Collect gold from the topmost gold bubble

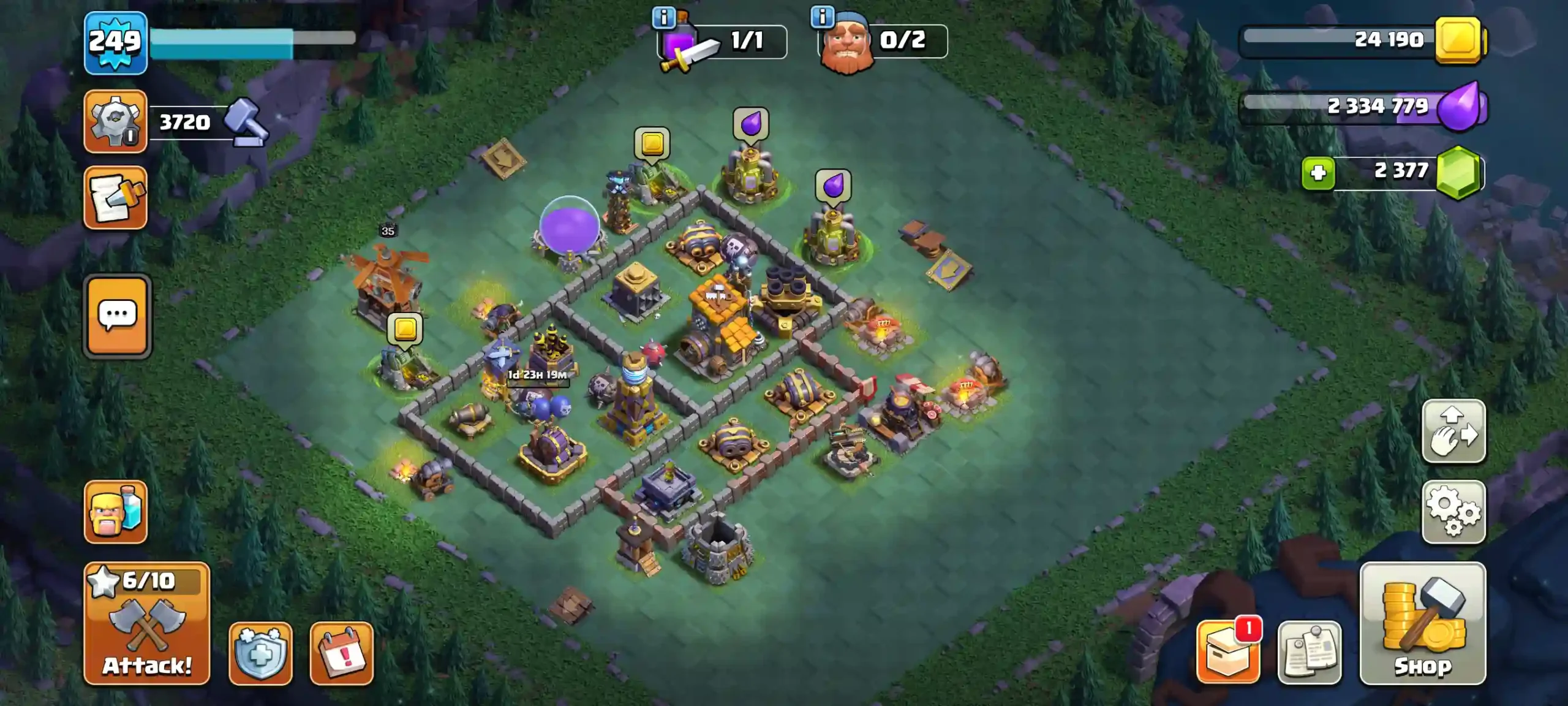click(652, 145)
